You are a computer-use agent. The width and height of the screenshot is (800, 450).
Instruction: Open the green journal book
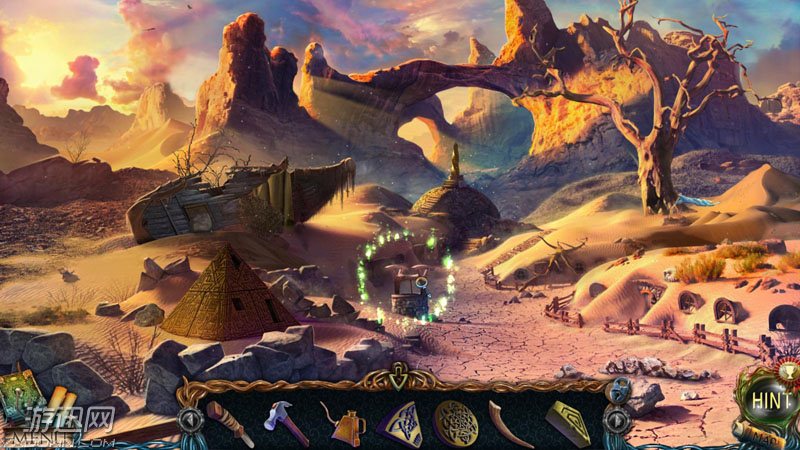(x=22, y=392)
